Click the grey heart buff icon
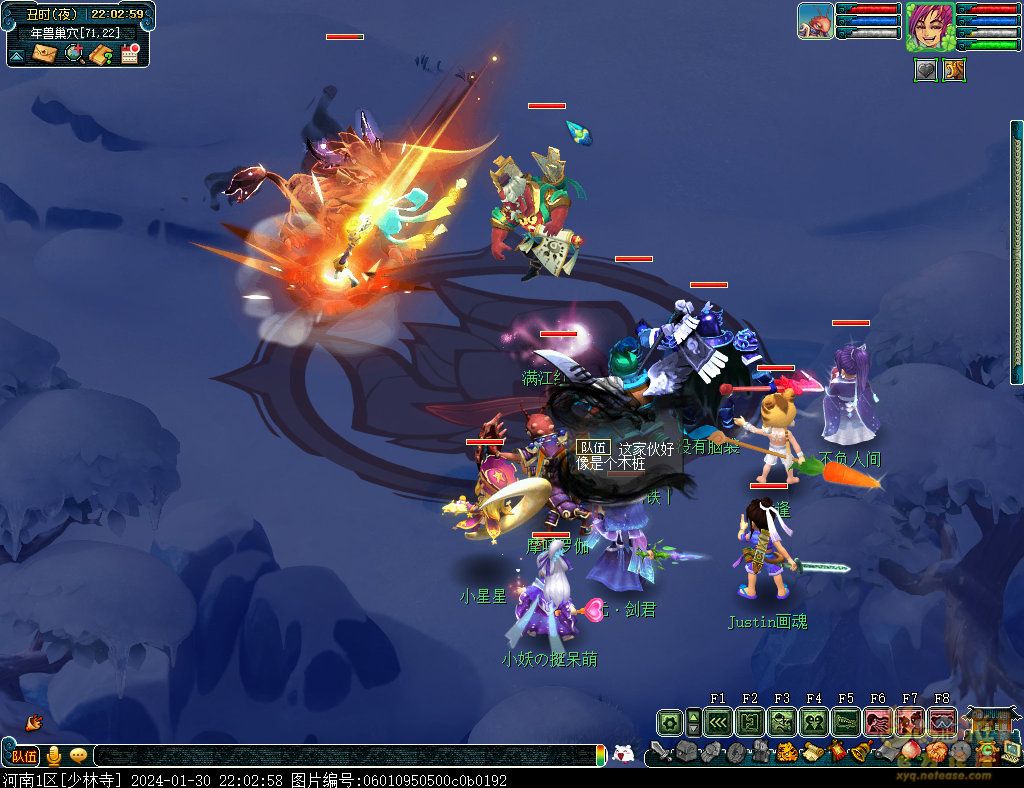 926,70
